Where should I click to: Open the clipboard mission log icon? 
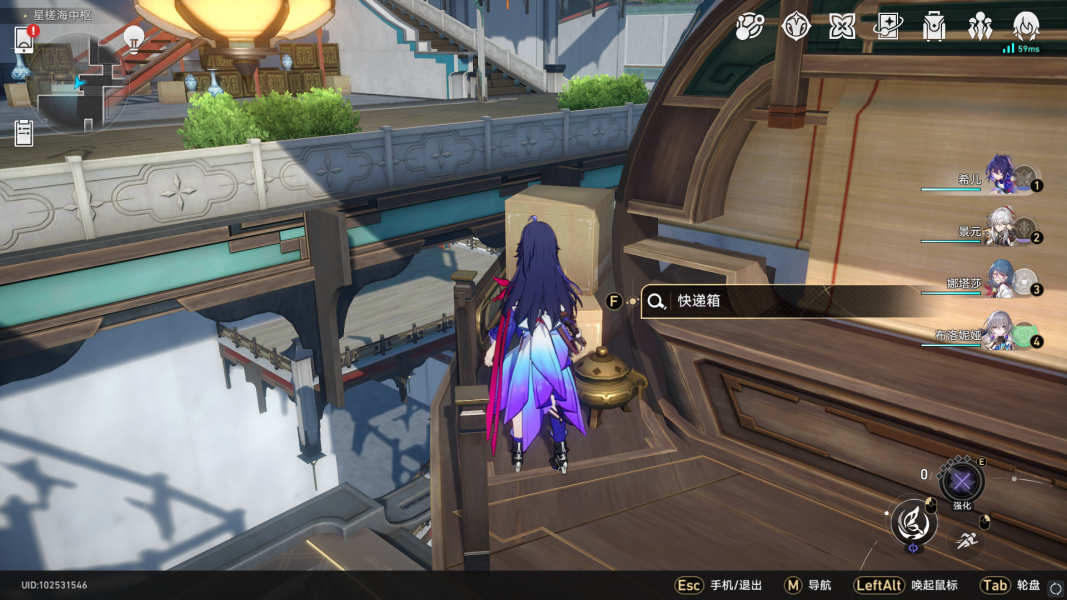coord(24,132)
